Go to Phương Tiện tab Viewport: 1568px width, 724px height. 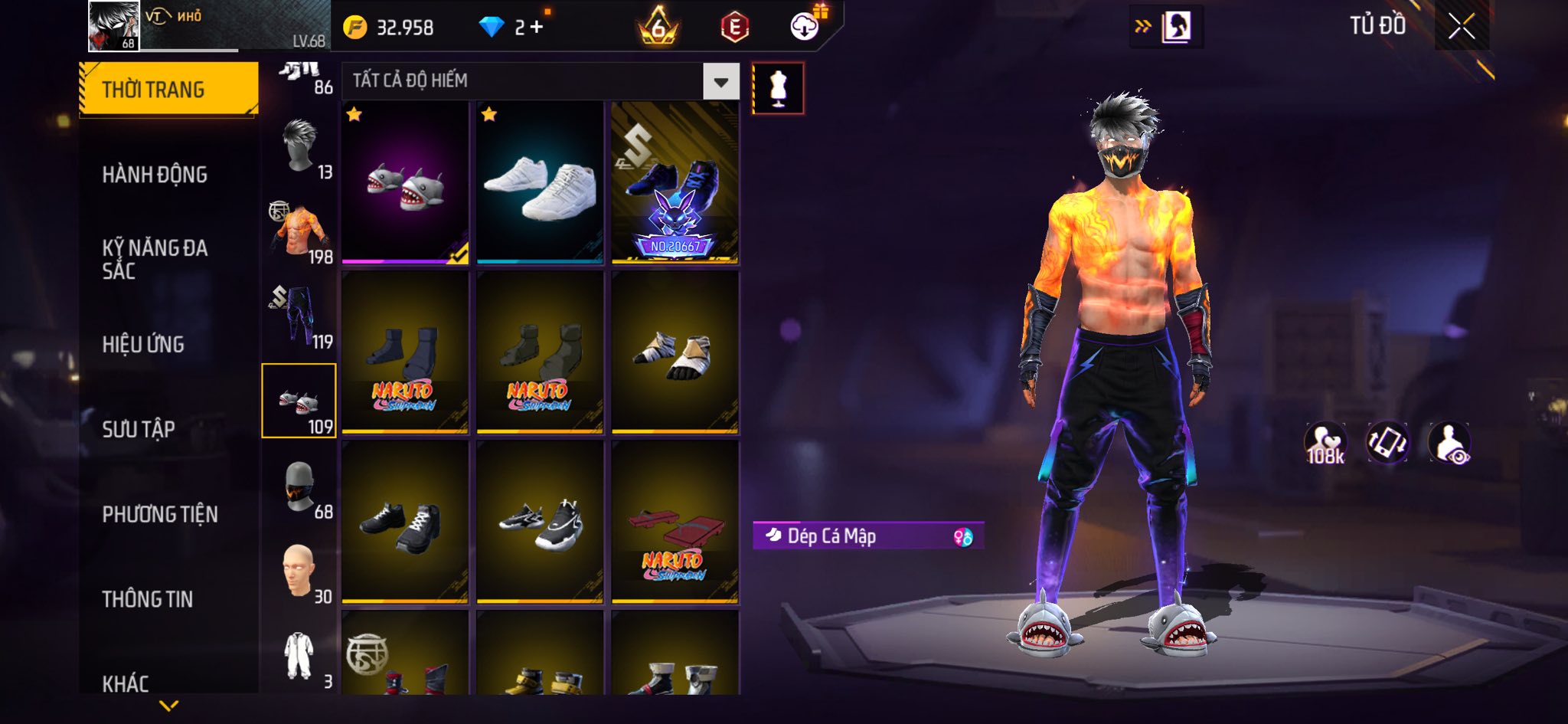tap(160, 514)
